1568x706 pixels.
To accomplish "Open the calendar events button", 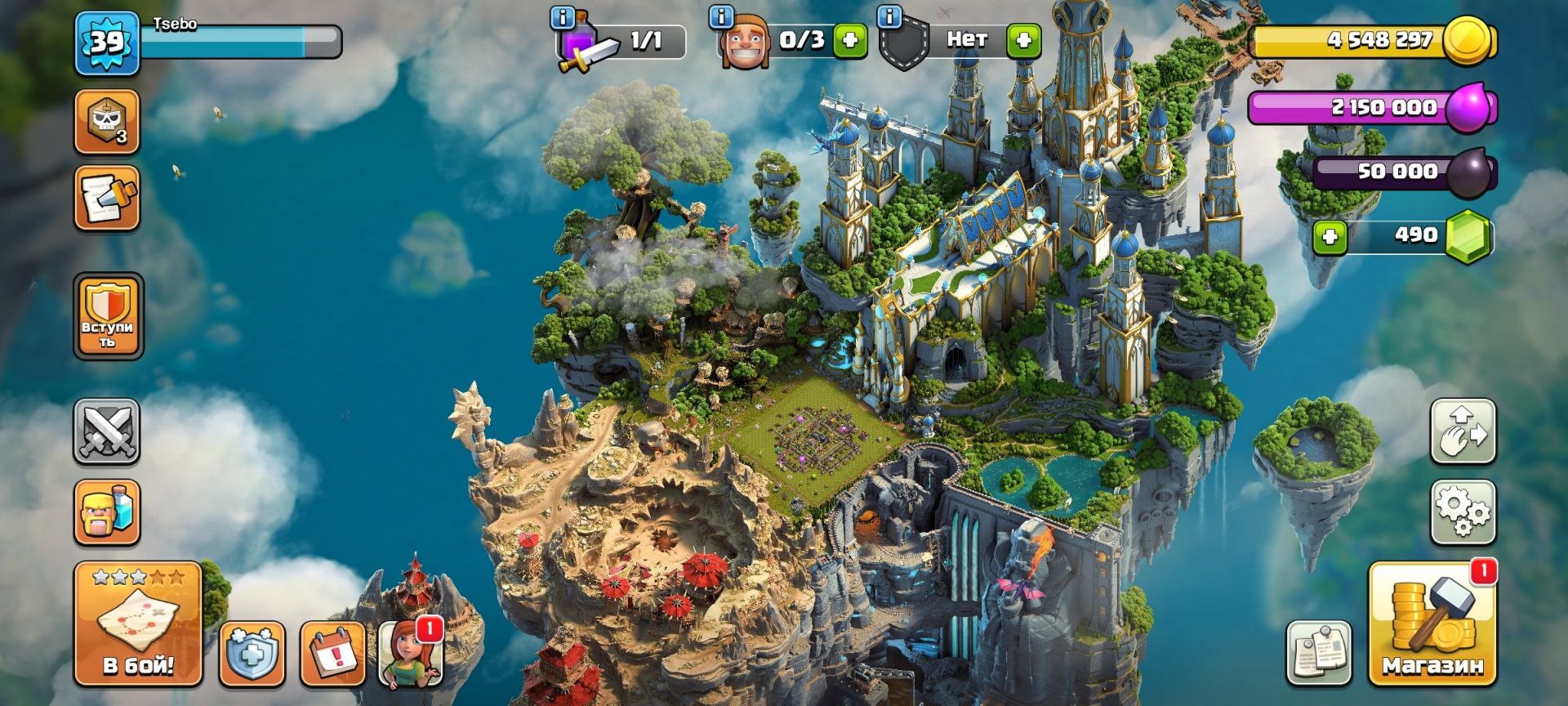I will pyautogui.click(x=332, y=655).
